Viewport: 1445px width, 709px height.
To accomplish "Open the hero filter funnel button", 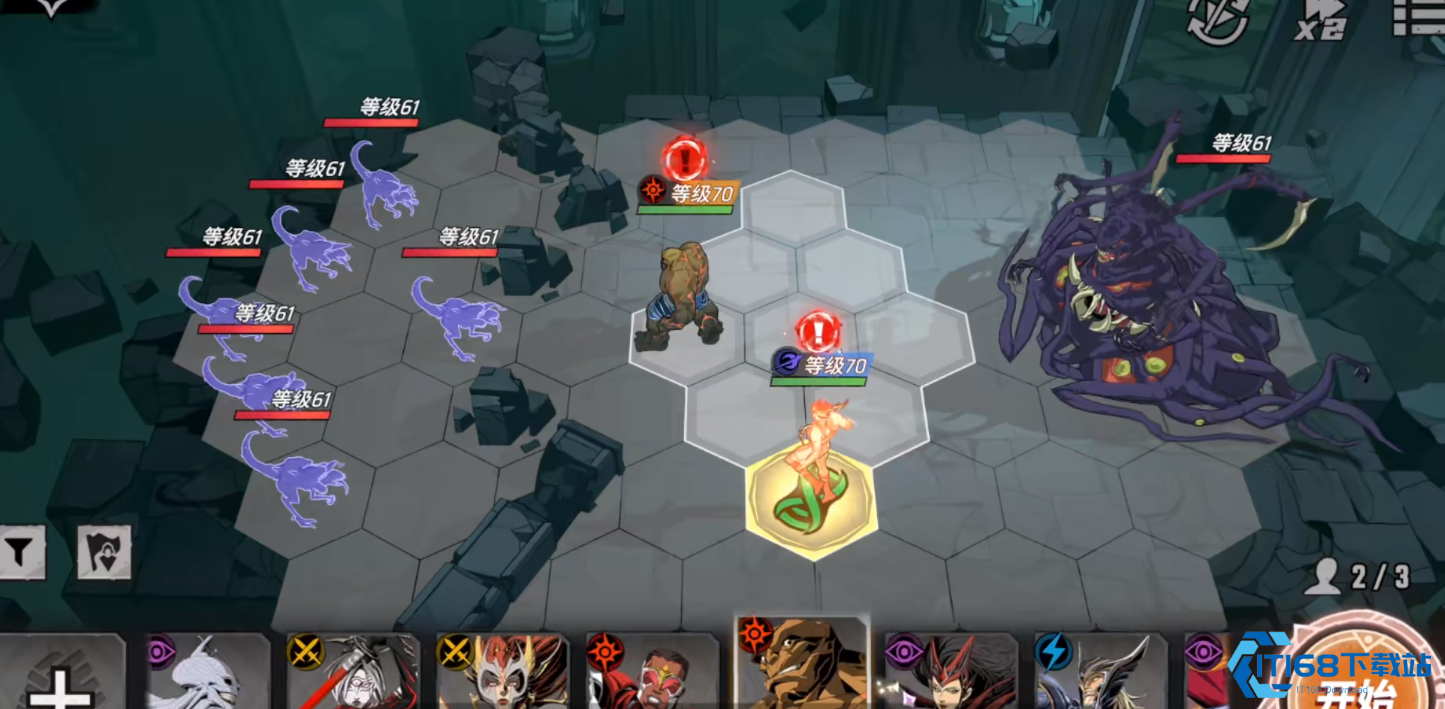I will click(21, 552).
